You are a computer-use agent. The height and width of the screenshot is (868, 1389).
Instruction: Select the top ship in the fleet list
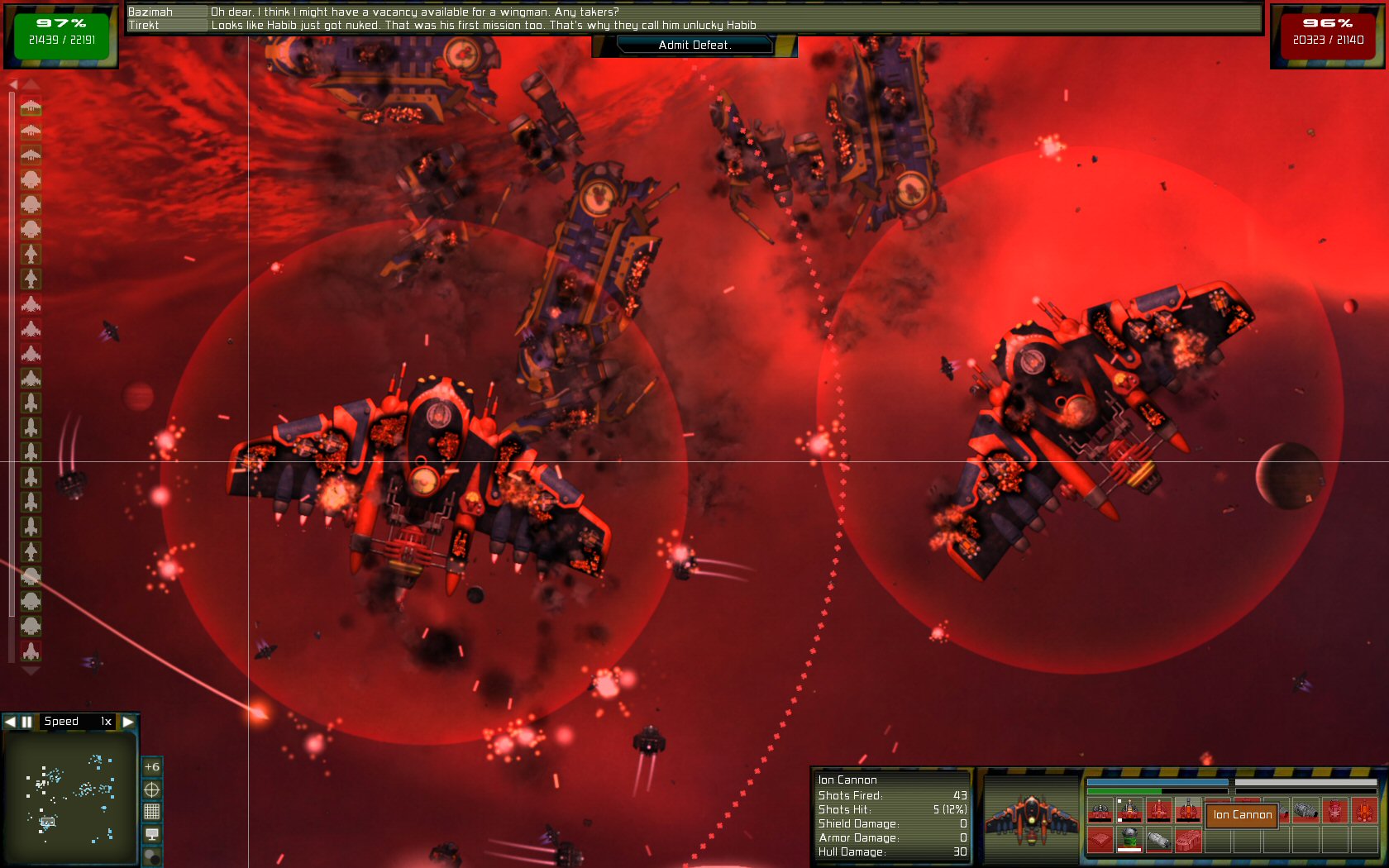point(31,107)
